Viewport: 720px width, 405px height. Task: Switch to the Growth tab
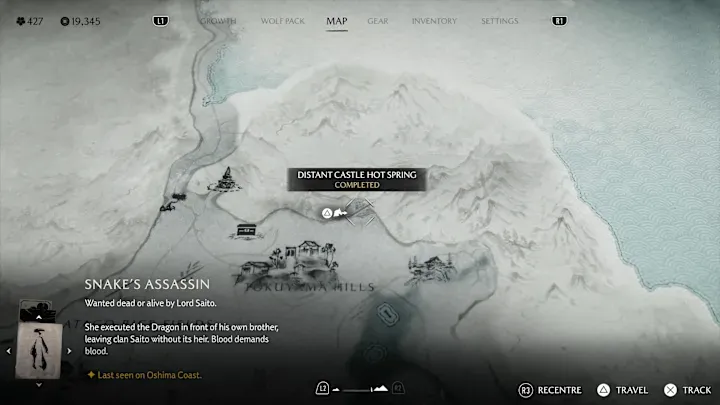coord(218,21)
